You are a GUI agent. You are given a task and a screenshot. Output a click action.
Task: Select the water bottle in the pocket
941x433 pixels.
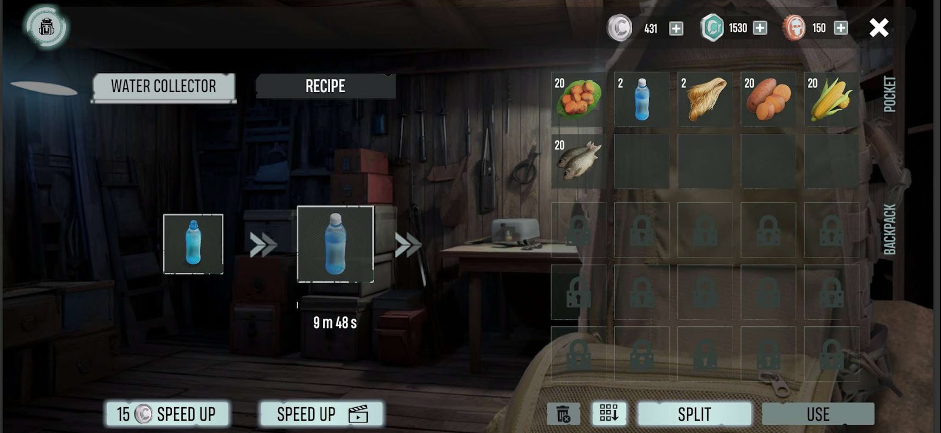pyautogui.click(x=641, y=99)
